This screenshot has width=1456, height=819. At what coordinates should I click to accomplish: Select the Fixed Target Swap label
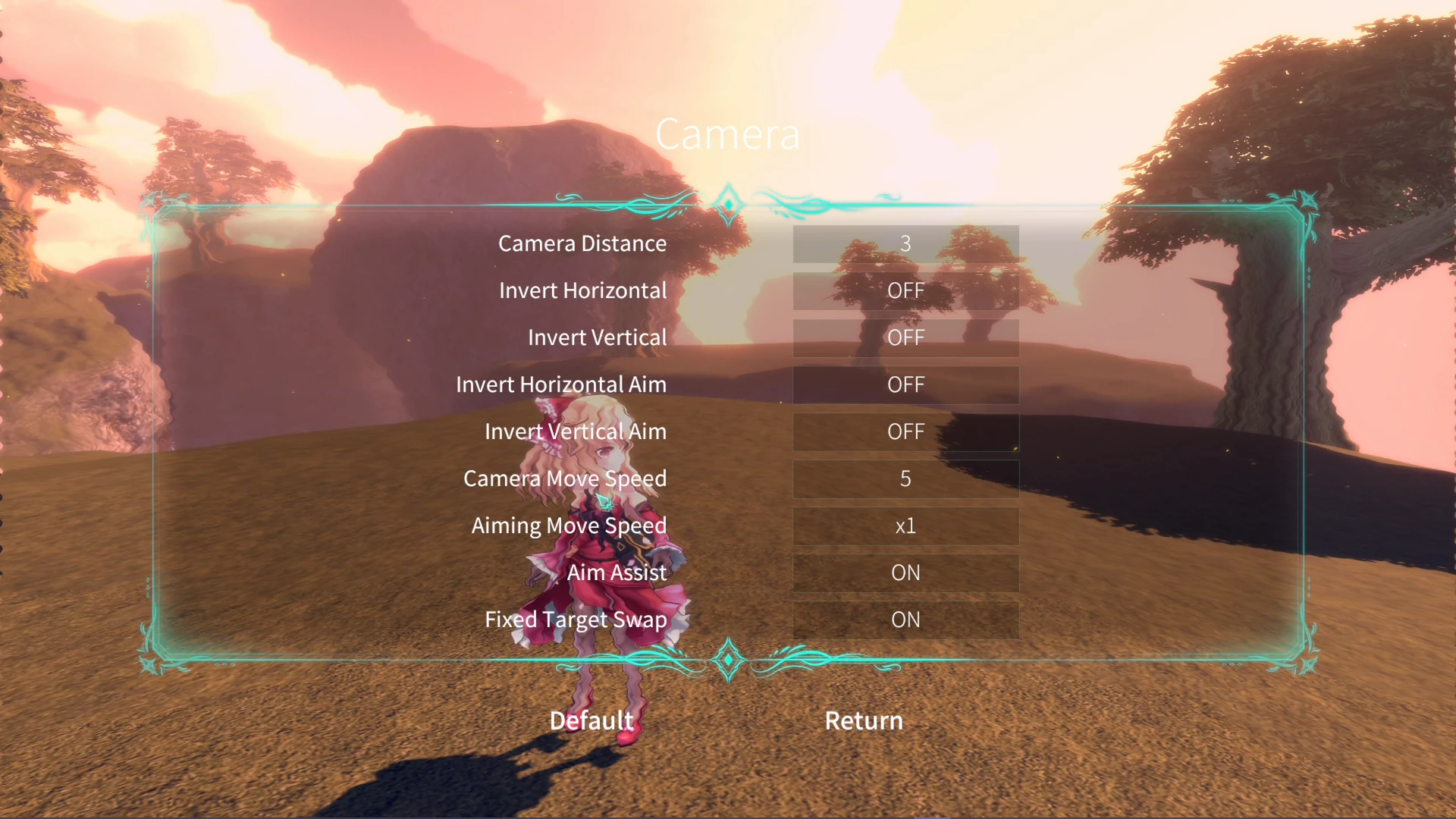[576, 620]
